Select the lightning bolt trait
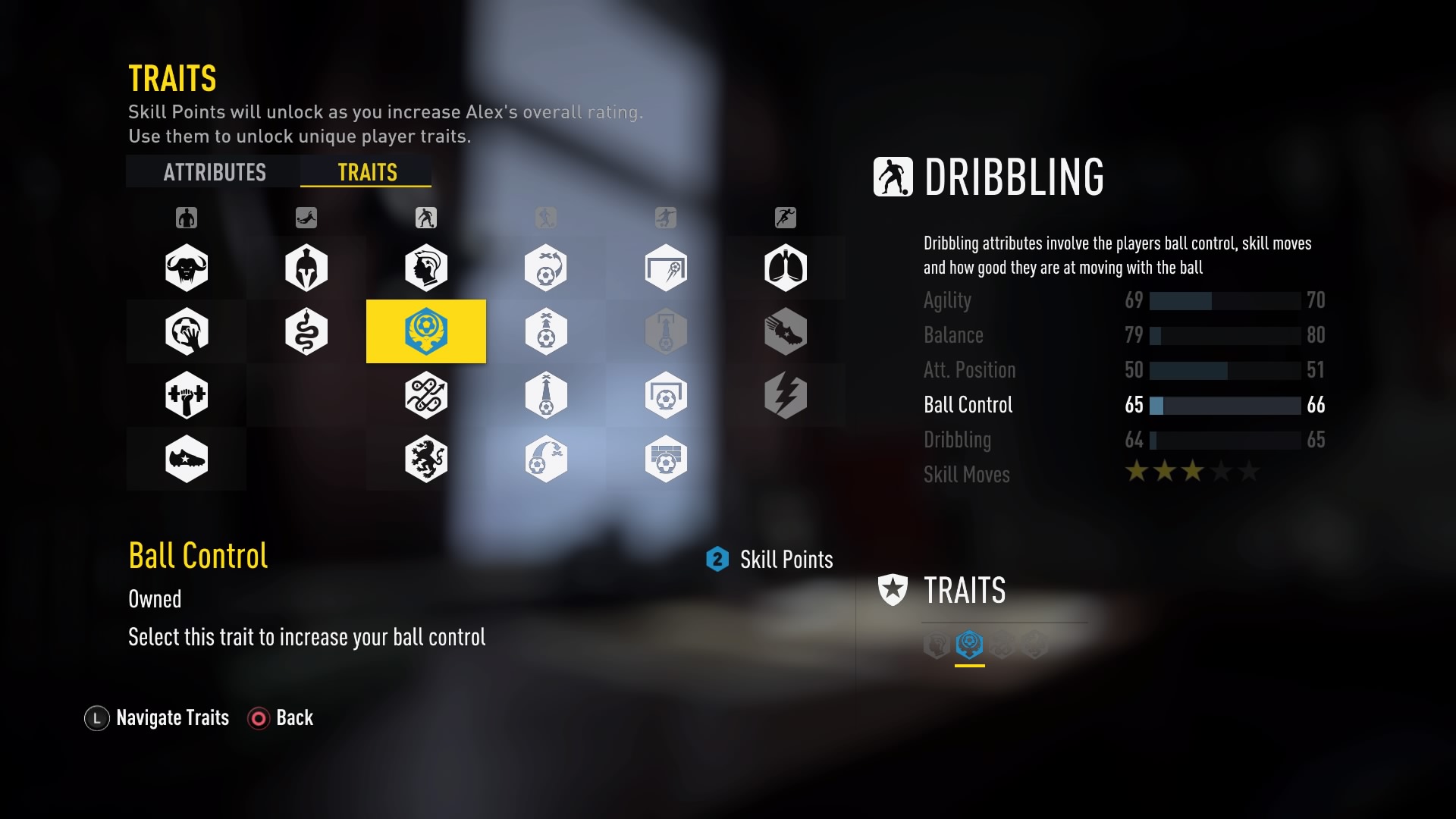The width and height of the screenshot is (1456, 819). coord(786,395)
